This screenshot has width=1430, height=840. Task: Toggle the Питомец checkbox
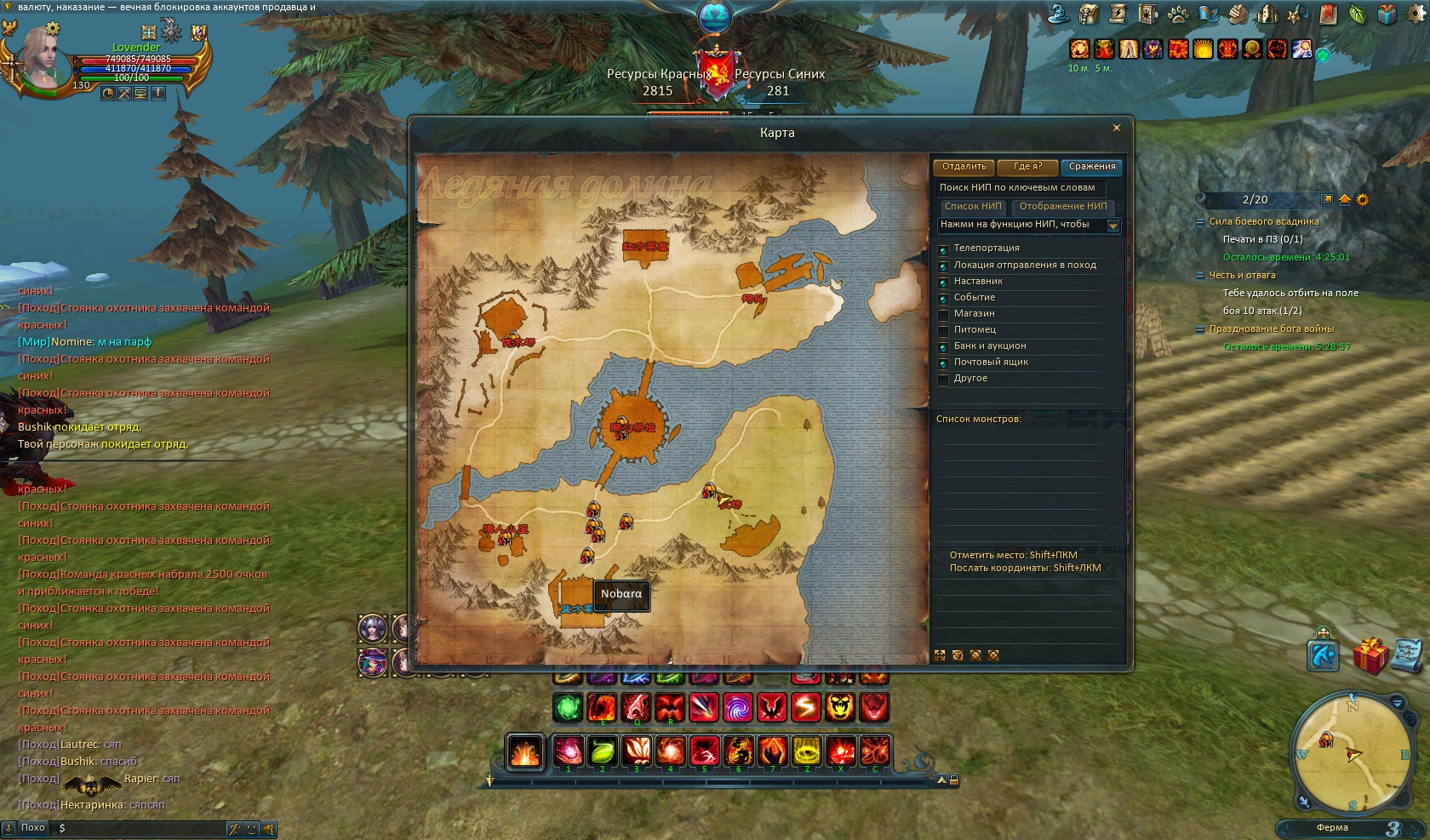coord(943,331)
